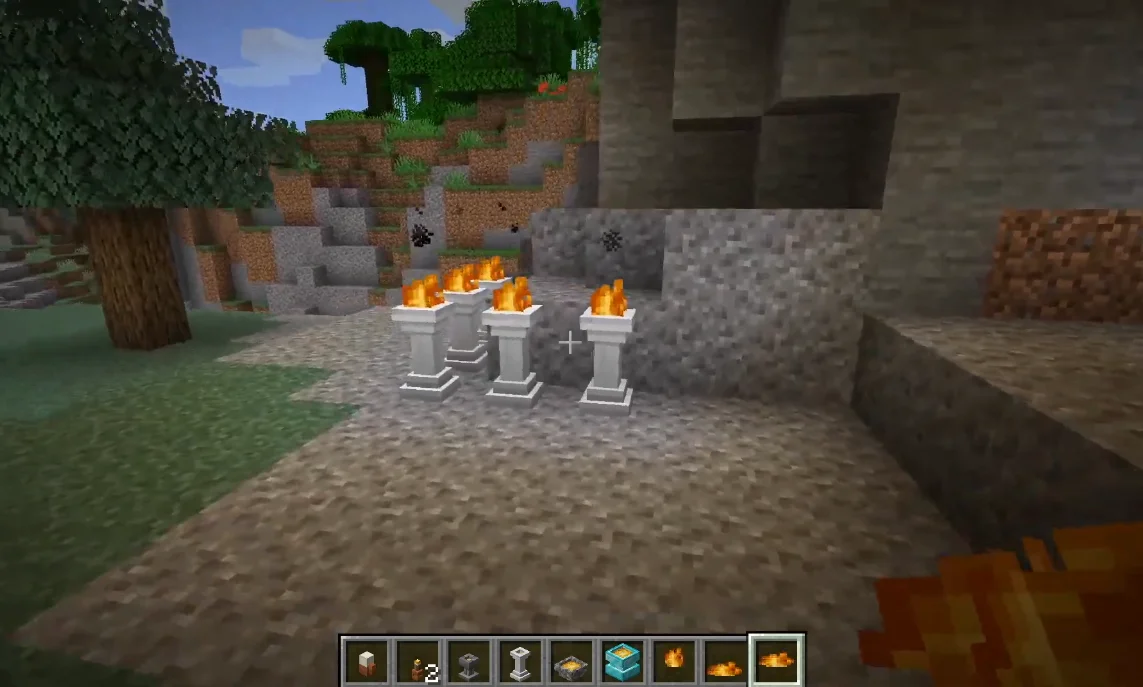This screenshot has height=687, width=1143.
Task: Choose the white pillar pedestal slot
Action: pos(520,661)
